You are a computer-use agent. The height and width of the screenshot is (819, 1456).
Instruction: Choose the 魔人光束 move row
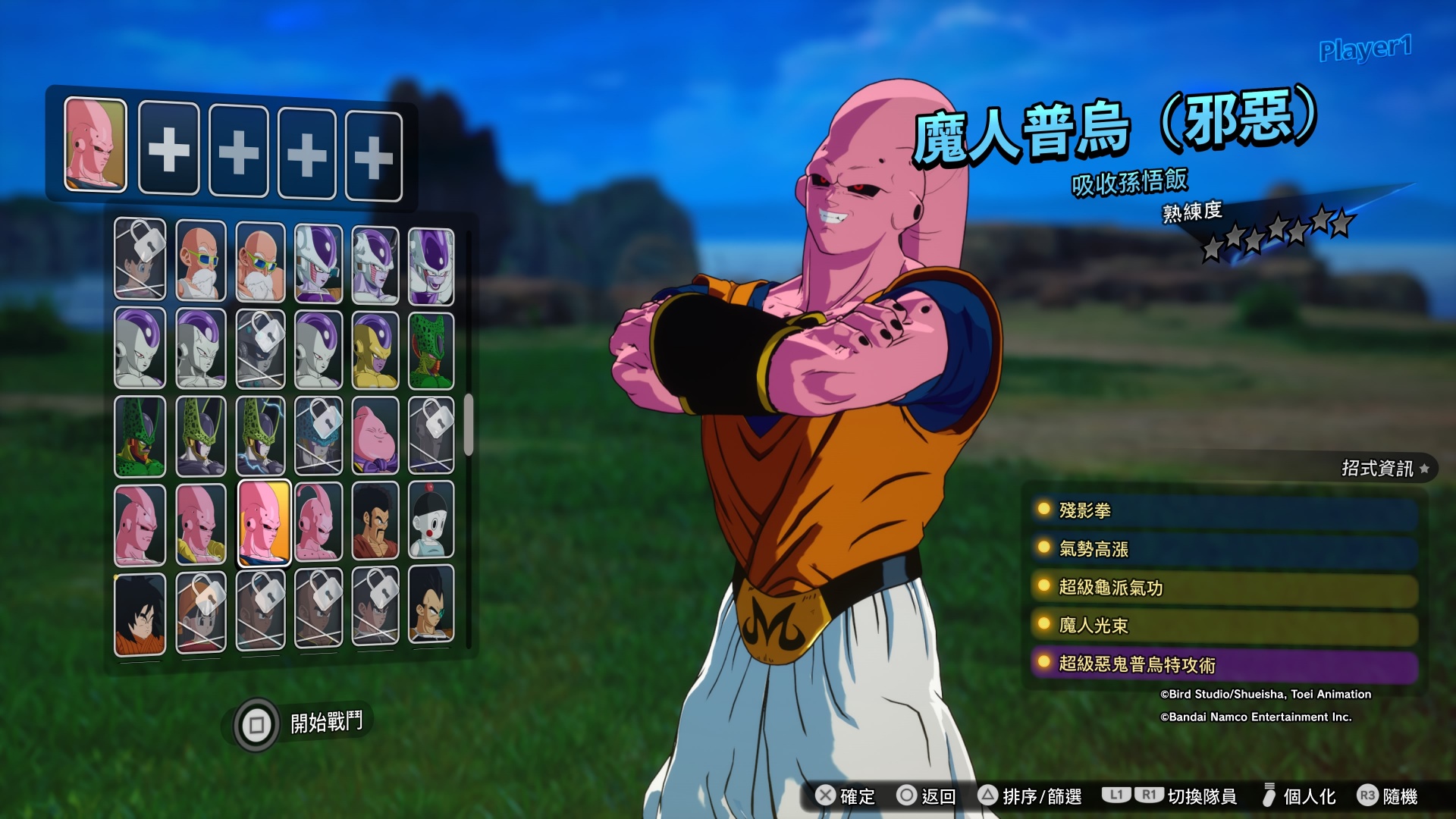(x=1224, y=626)
